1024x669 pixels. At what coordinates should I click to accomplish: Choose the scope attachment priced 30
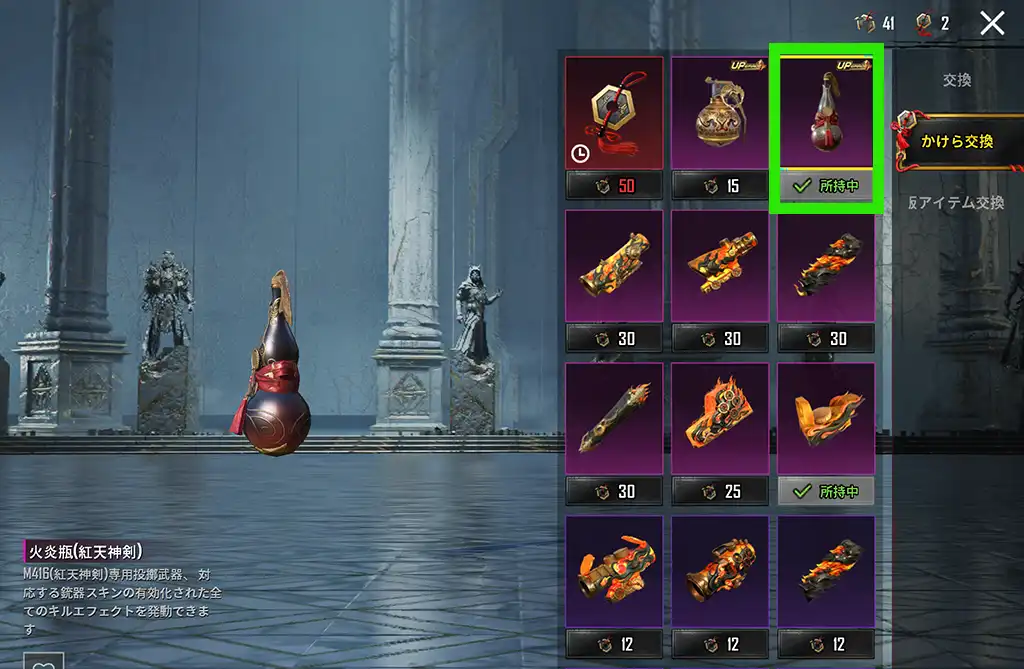coord(720,266)
